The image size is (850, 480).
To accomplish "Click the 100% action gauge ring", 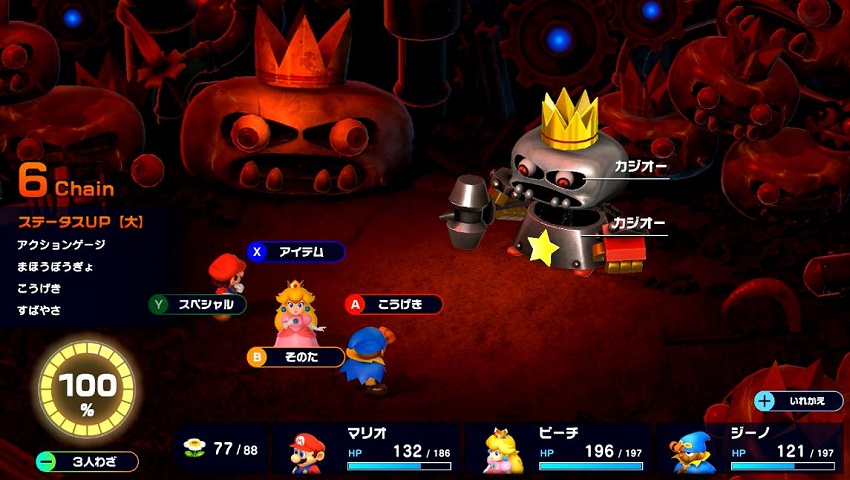I will pyautogui.click(x=85, y=390).
